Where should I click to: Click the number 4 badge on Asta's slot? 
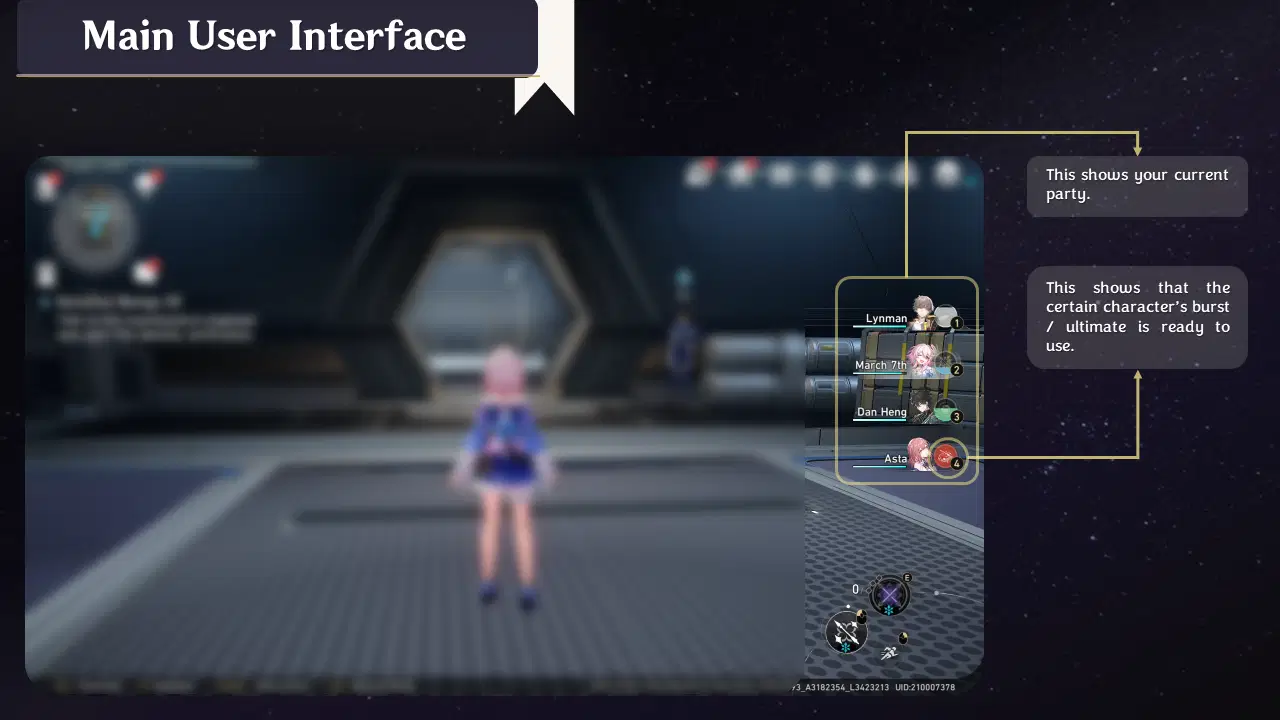pyautogui.click(x=957, y=464)
